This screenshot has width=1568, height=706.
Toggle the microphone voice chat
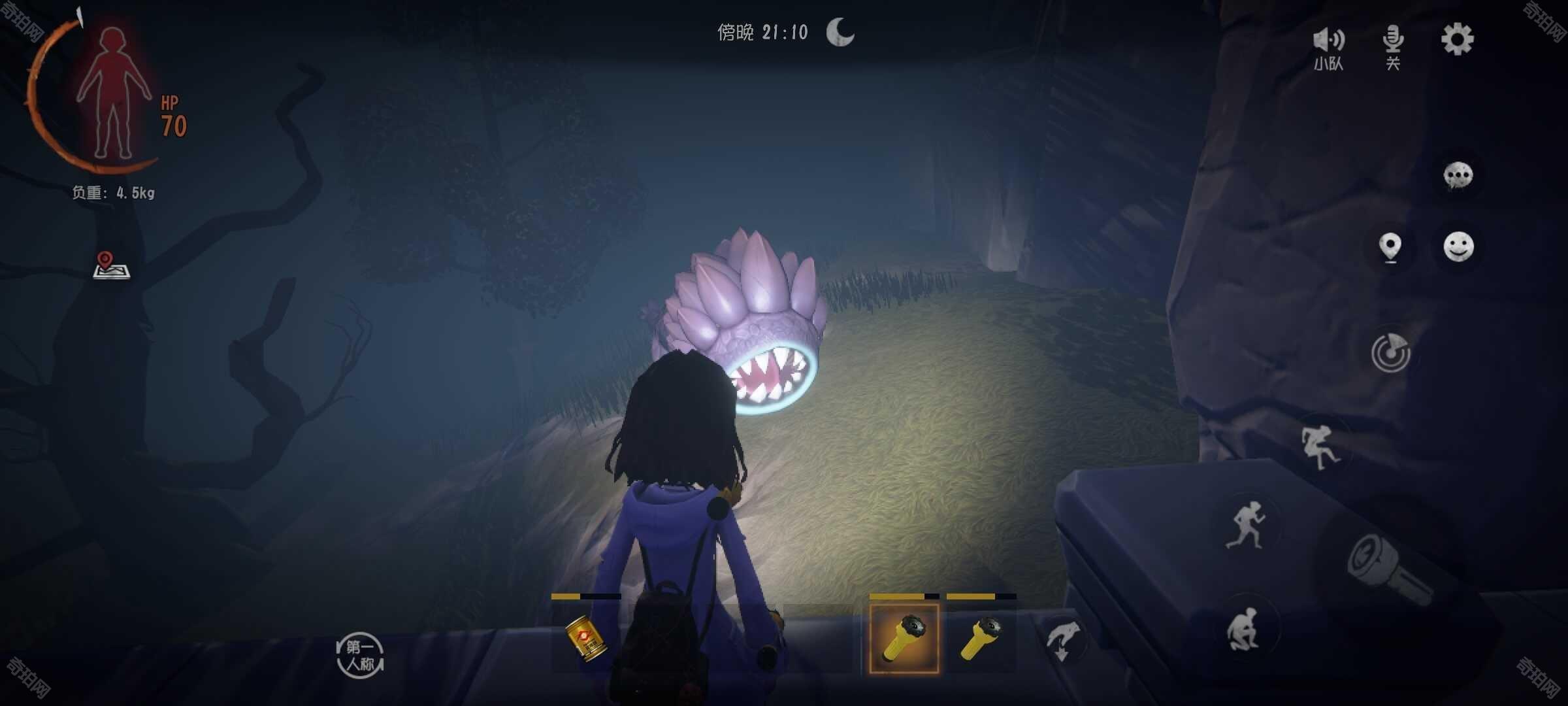[1393, 46]
